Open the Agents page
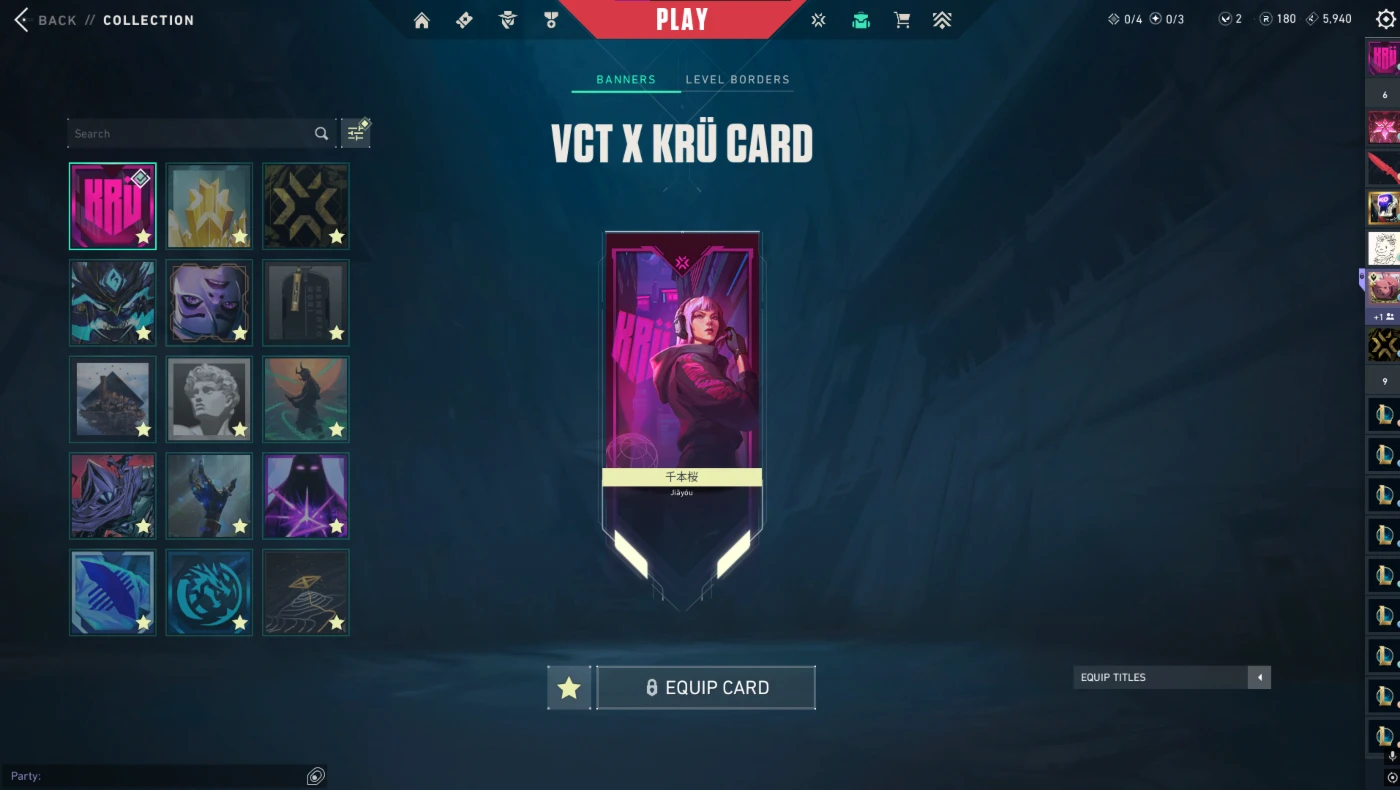The image size is (1400, 790). (x=507, y=19)
